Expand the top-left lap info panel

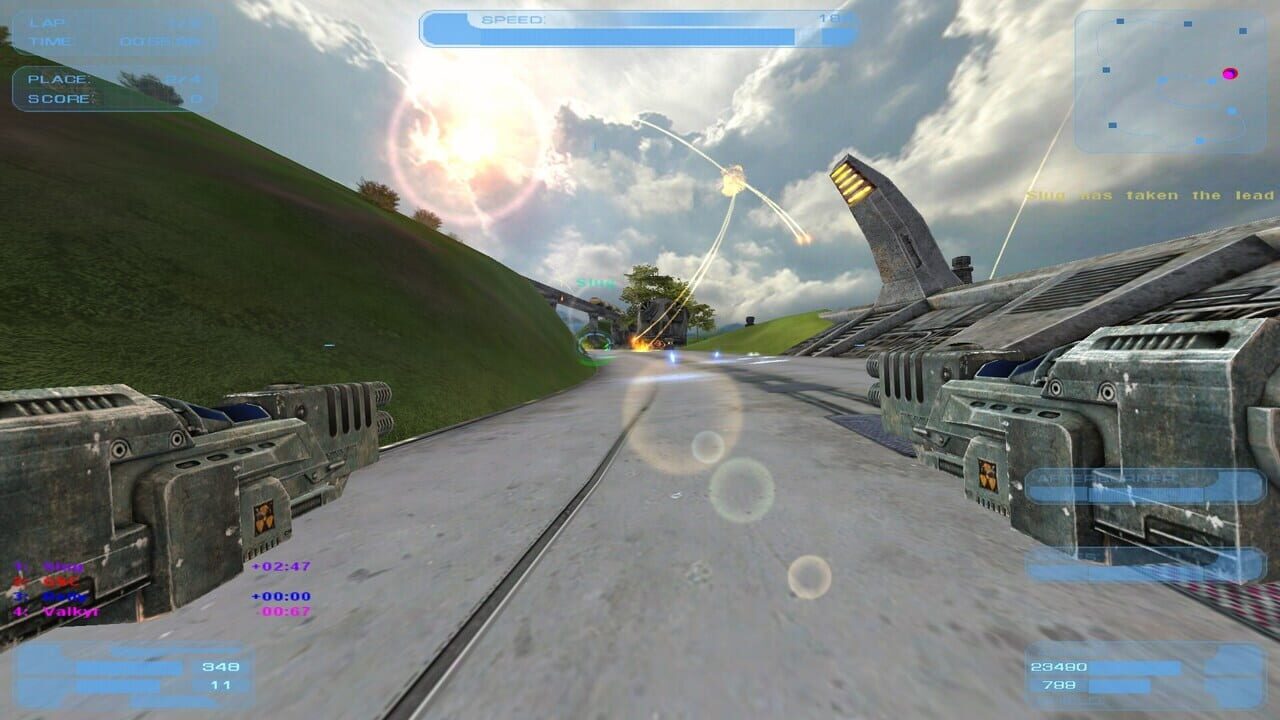pos(110,30)
